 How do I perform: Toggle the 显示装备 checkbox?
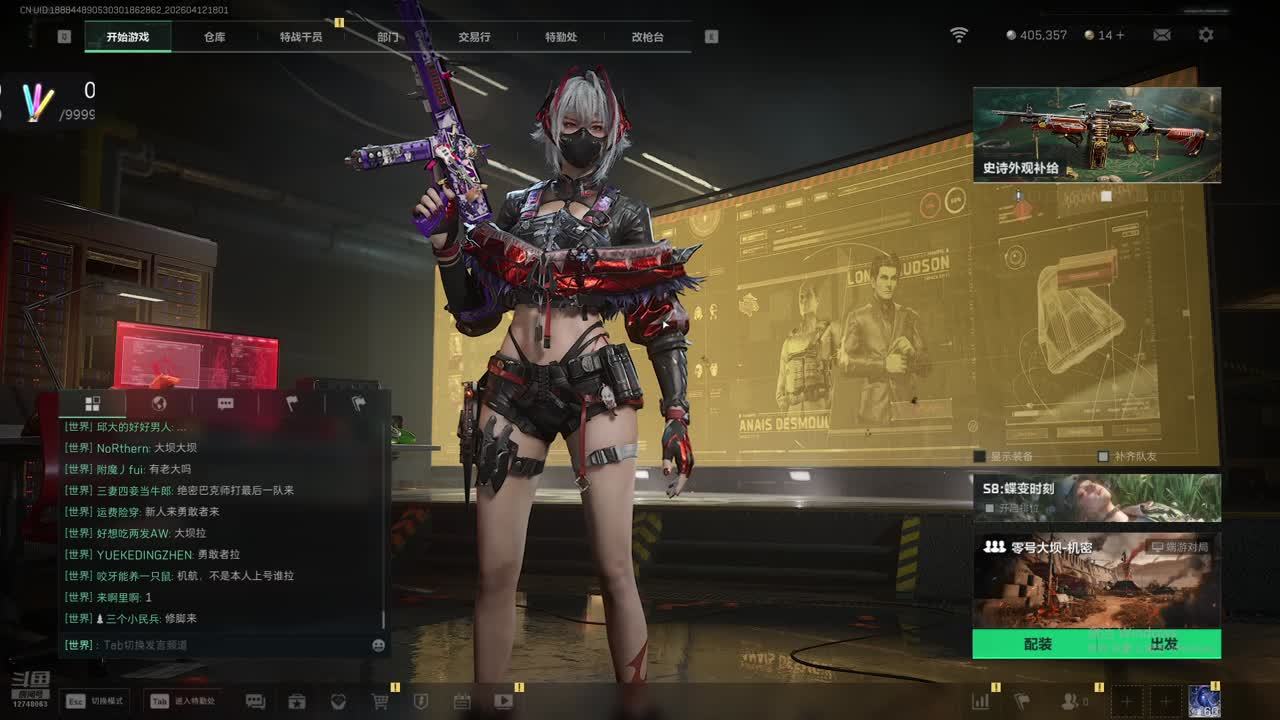[980, 456]
